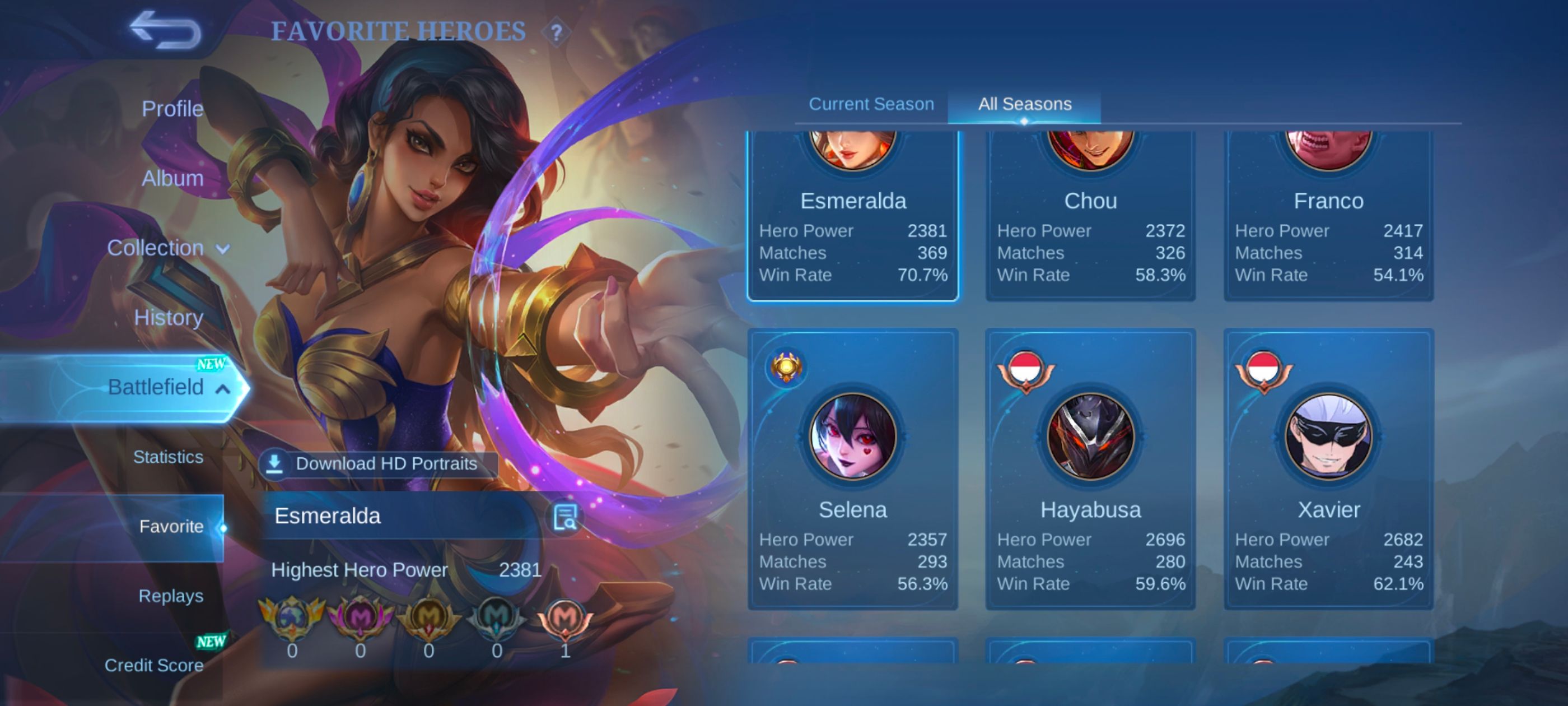This screenshot has width=1568, height=706.
Task: Open the History page
Action: click(x=168, y=317)
